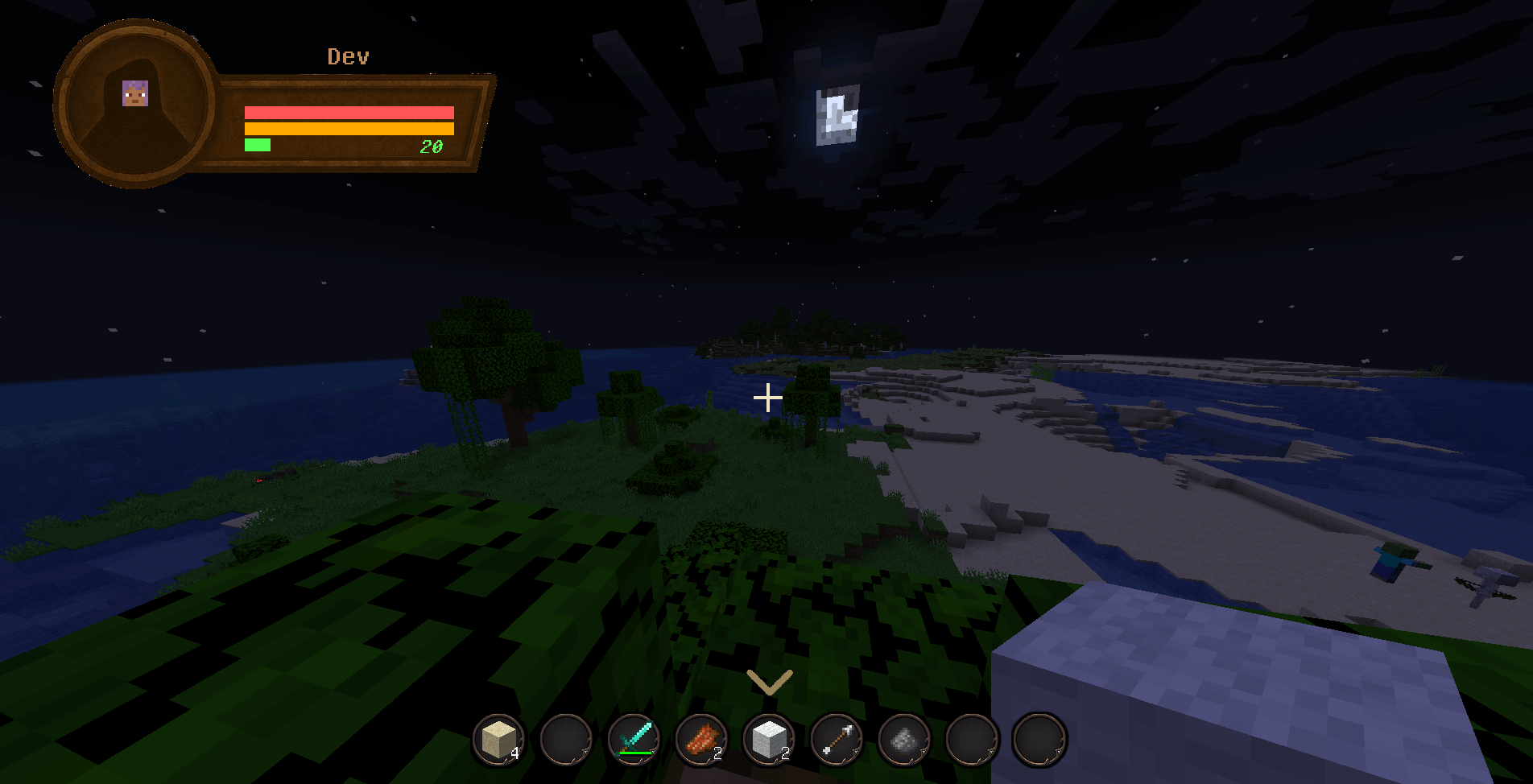Select the sandstone block in the first hotbar slot

tap(498, 741)
